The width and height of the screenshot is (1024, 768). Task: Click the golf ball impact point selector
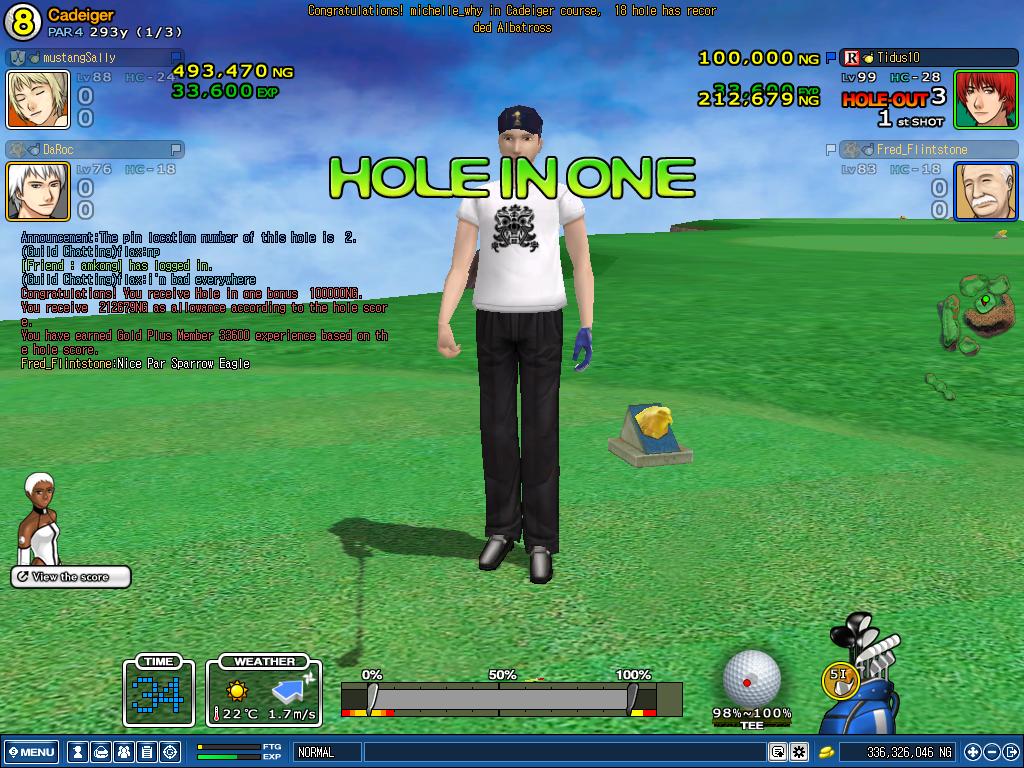coord(750,678)
